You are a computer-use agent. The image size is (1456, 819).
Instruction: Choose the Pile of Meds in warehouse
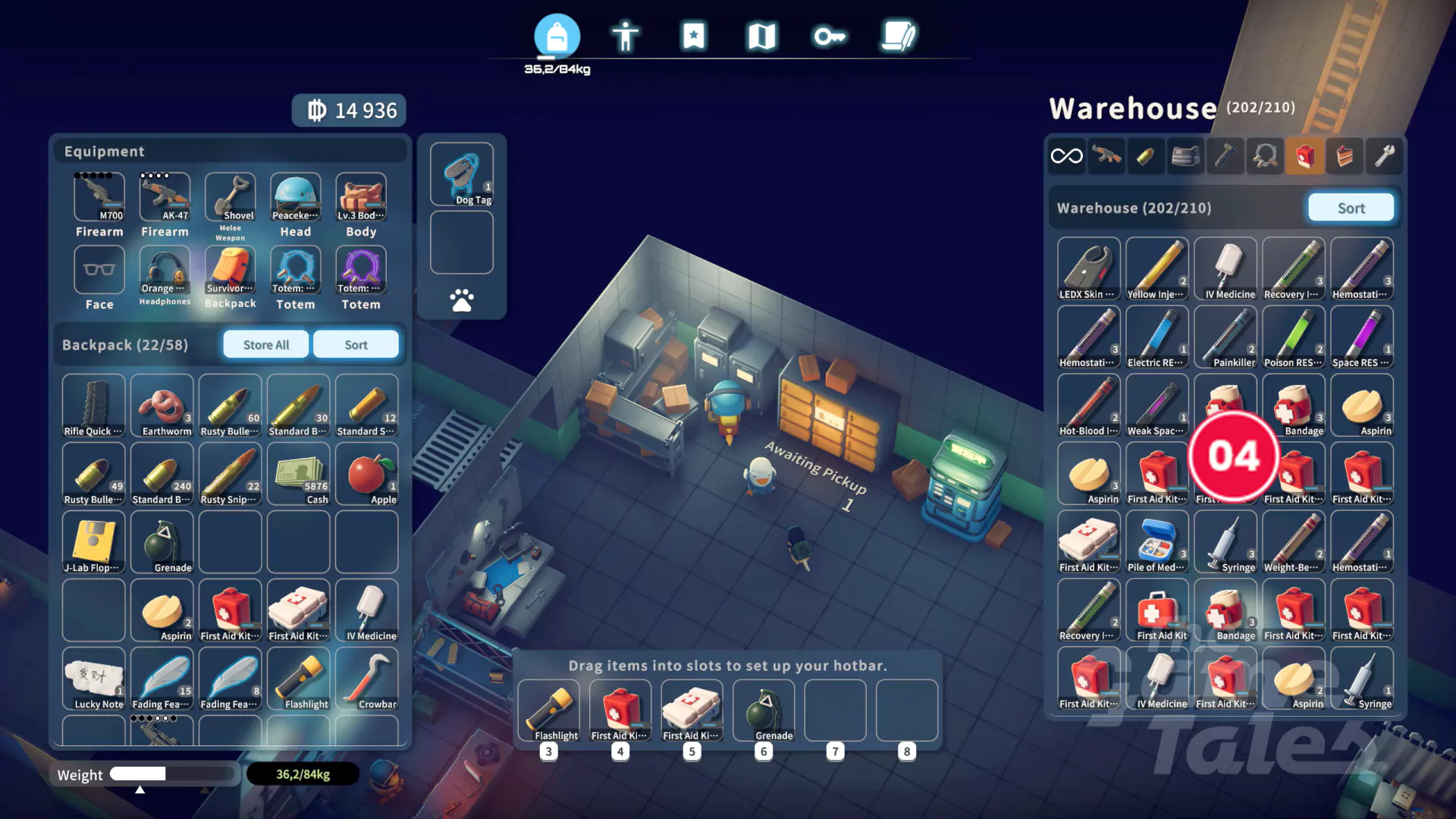point(1156,542)
